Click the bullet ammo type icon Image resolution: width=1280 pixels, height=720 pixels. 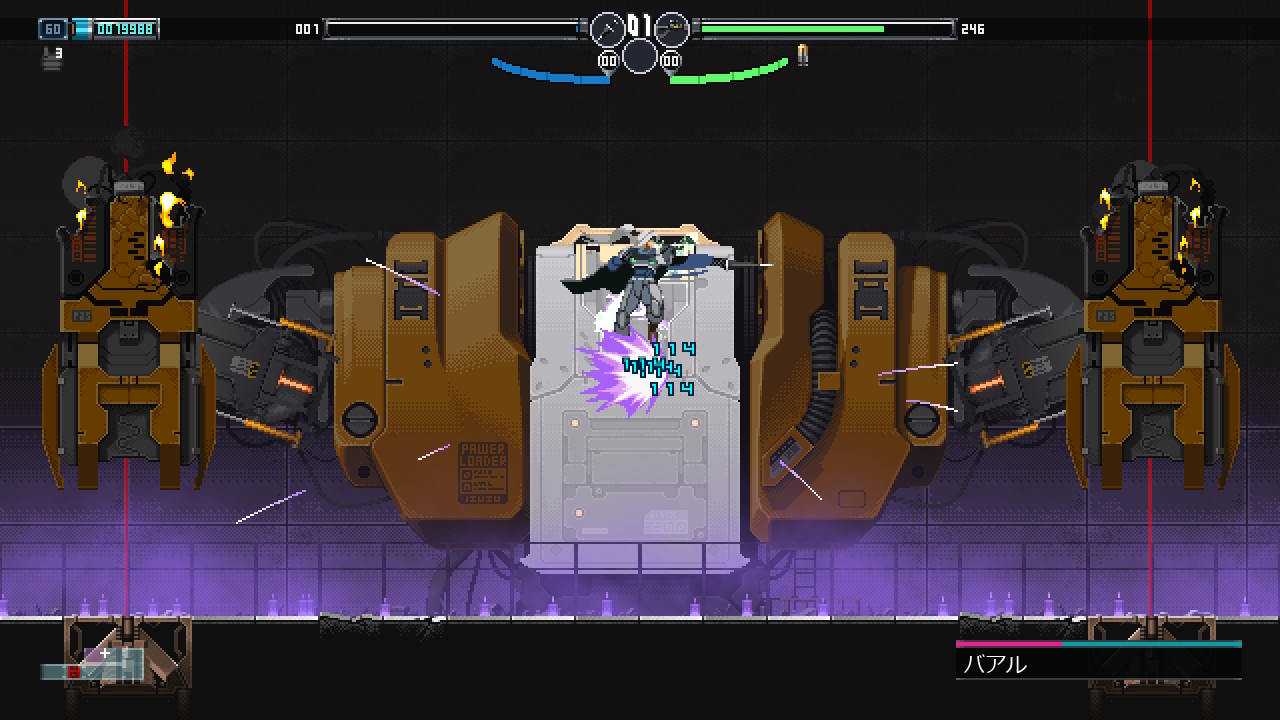(802, 55)
